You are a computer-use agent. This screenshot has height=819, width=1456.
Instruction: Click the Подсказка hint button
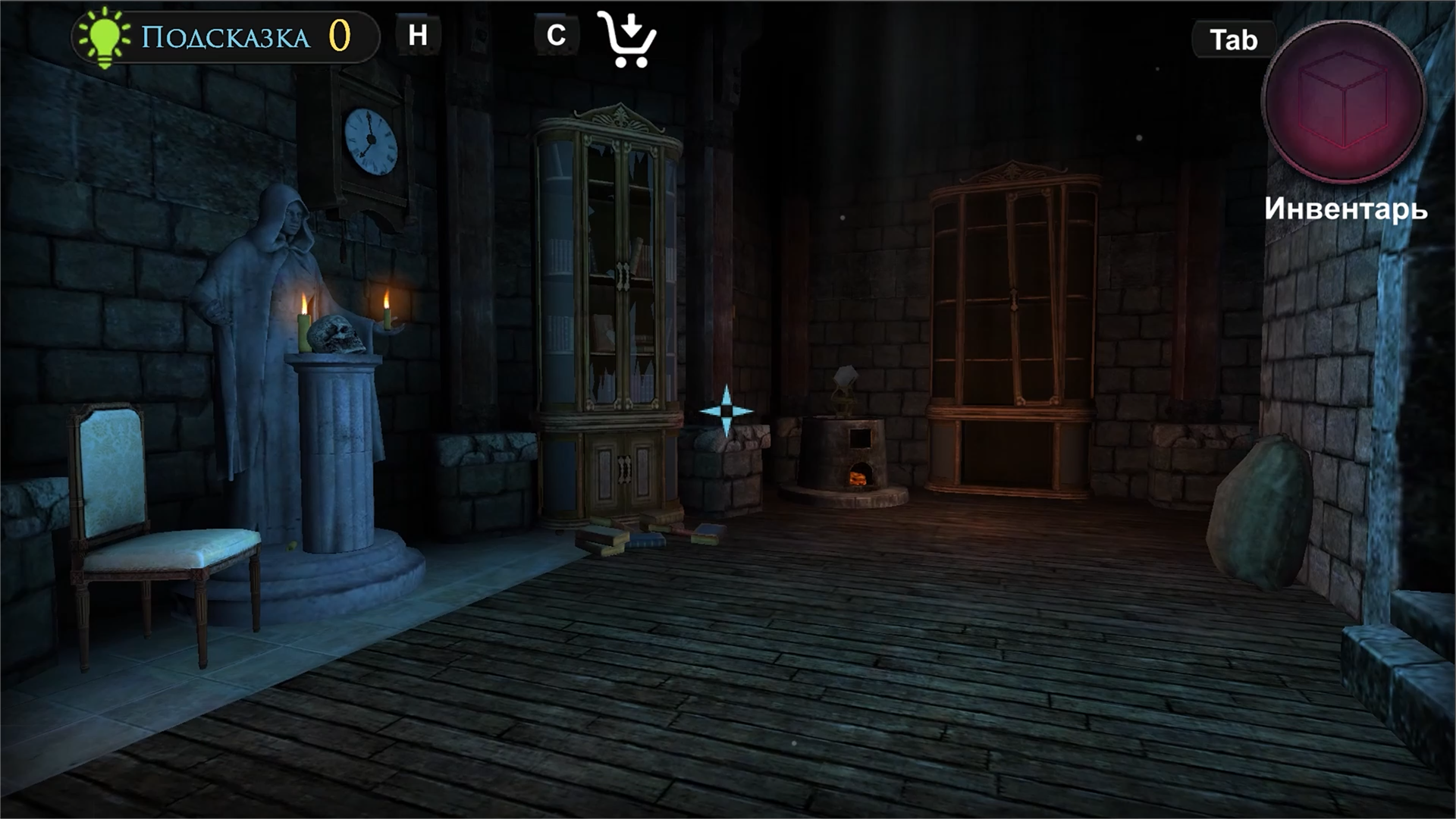tap(224, 33)
